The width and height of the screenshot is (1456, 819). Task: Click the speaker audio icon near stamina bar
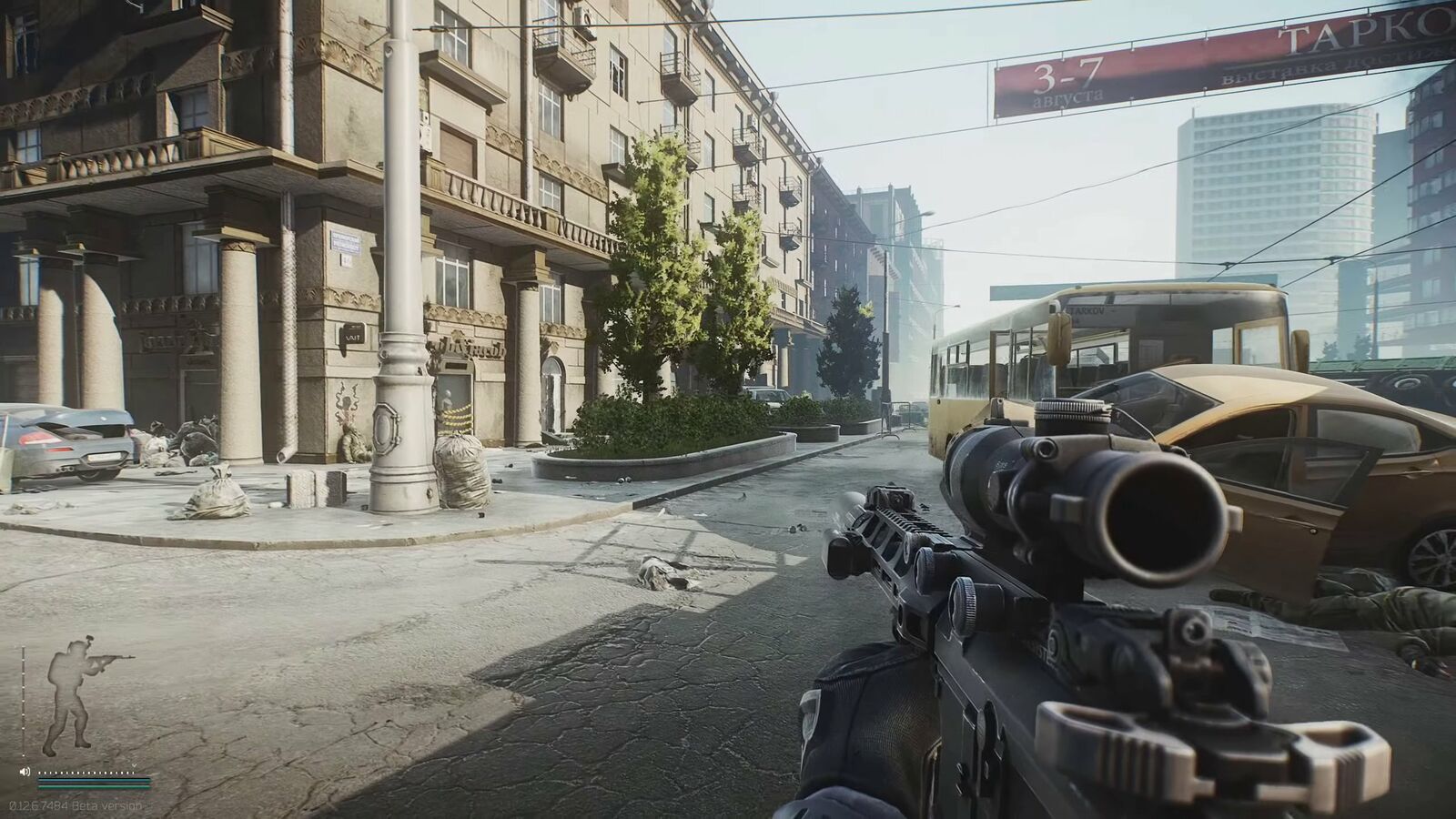pos(25,771)
